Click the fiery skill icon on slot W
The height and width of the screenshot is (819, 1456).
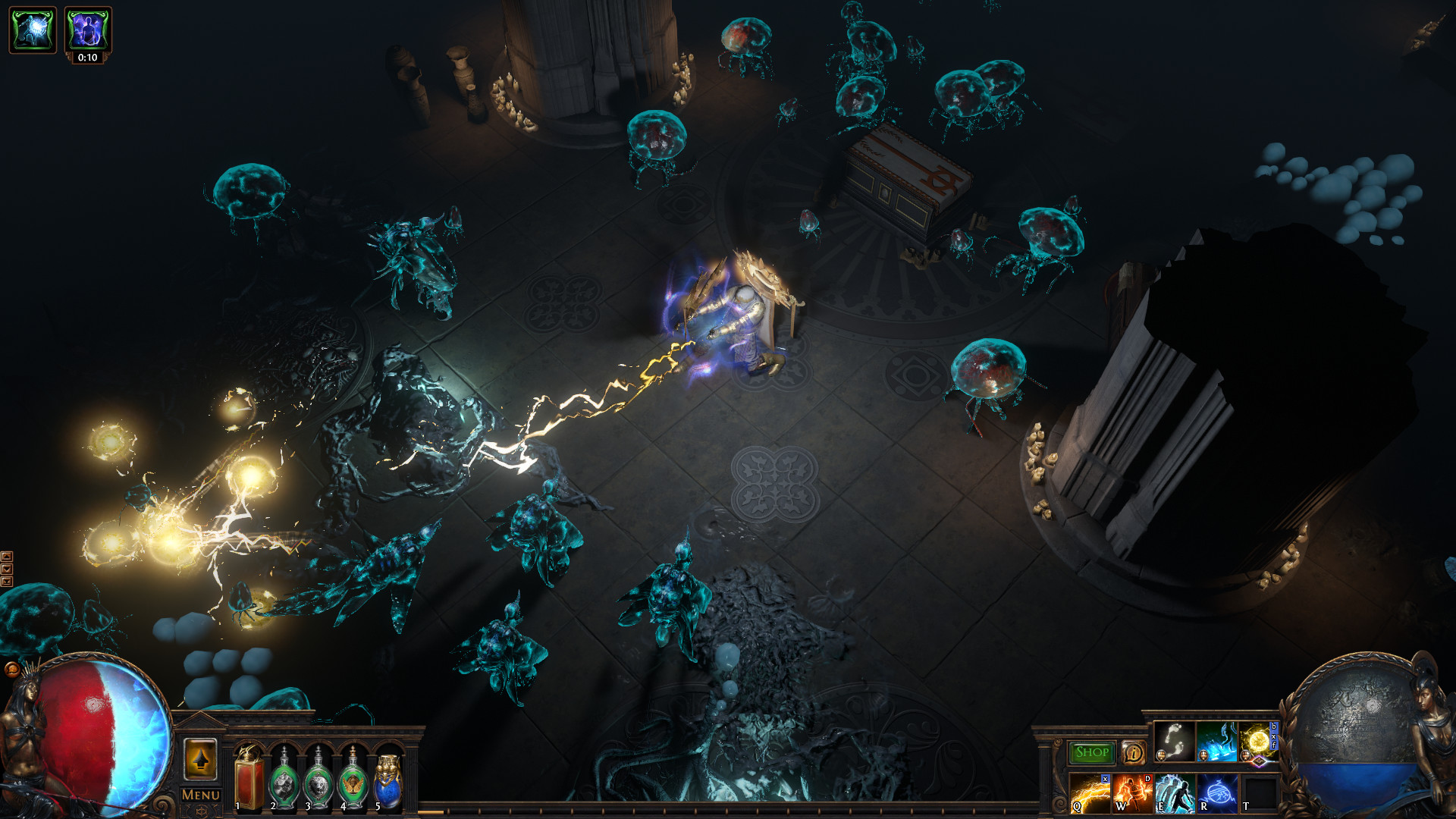[x=1131, y=795]
